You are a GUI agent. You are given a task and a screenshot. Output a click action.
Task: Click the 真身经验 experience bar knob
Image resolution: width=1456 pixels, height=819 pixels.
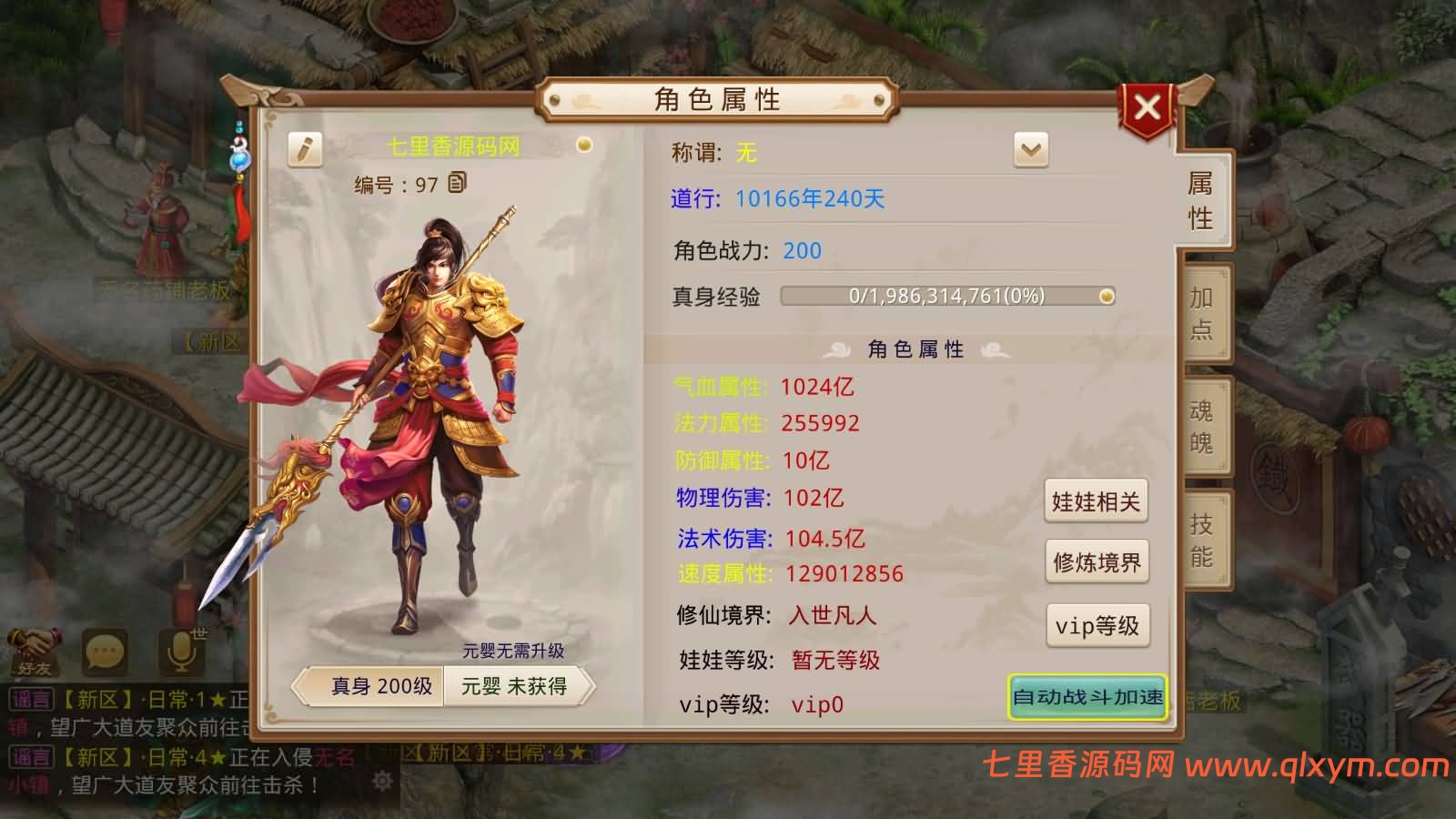(1106, 295)
